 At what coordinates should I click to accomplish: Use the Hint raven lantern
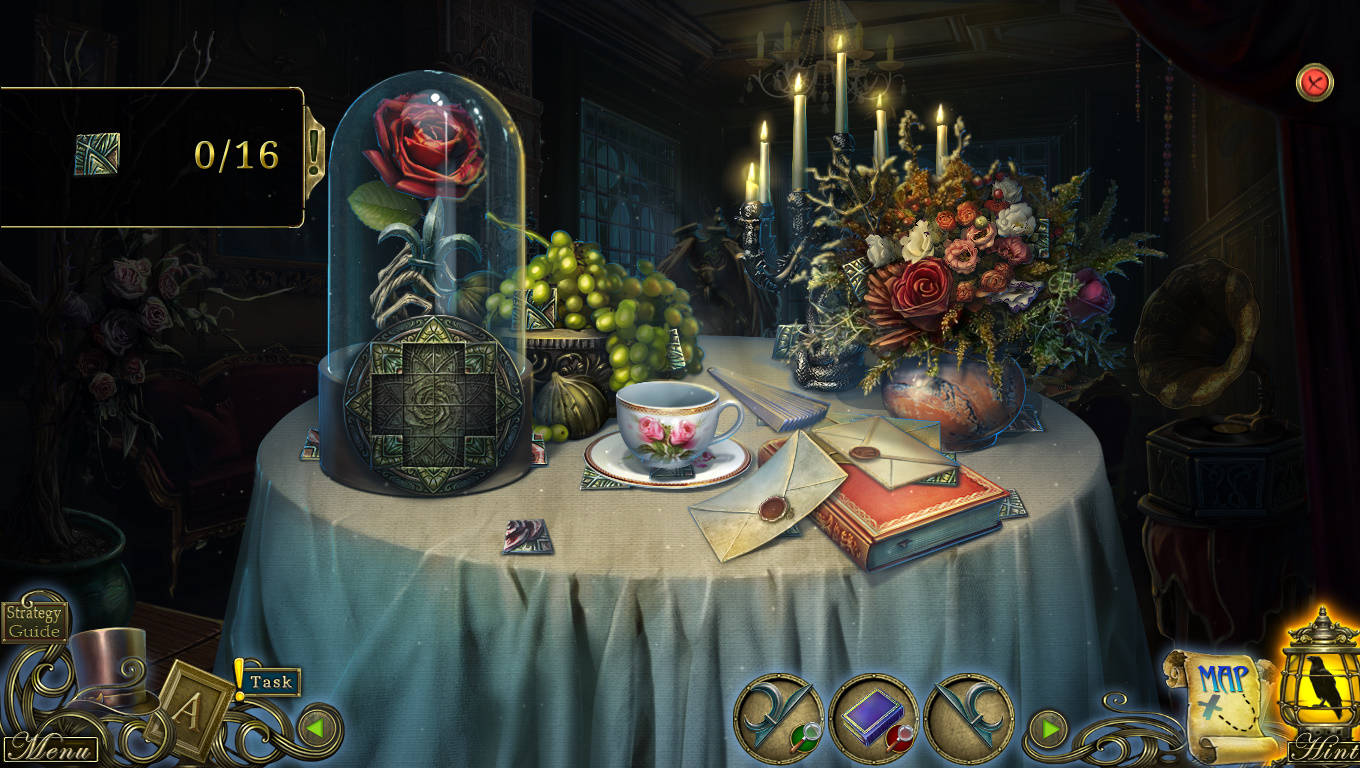point(1322,692)
